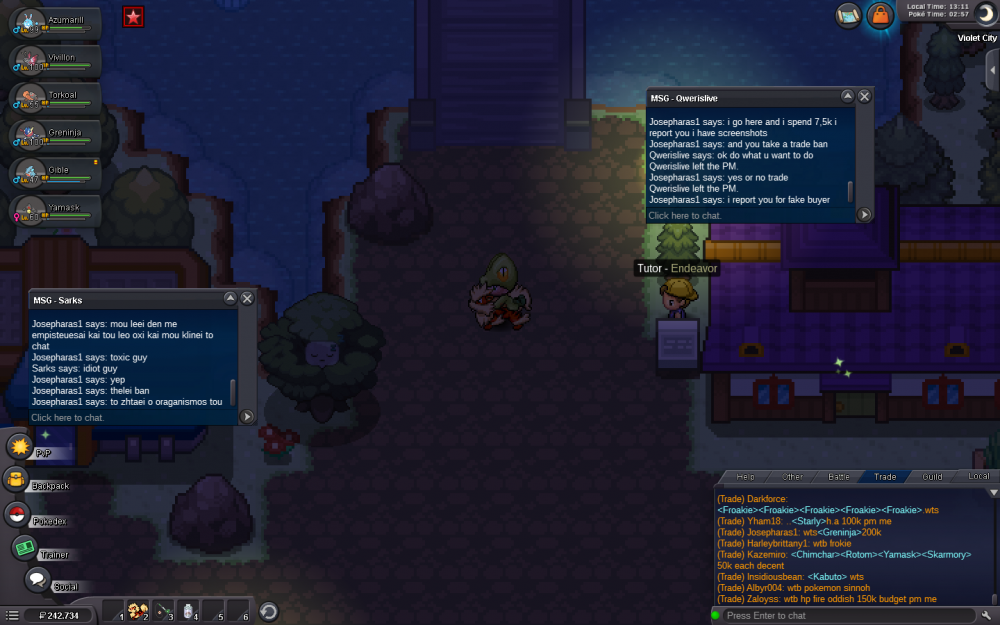Close the Qwerislive message window
Screen dimensions: 1000x625
click(x=864, y=97)
